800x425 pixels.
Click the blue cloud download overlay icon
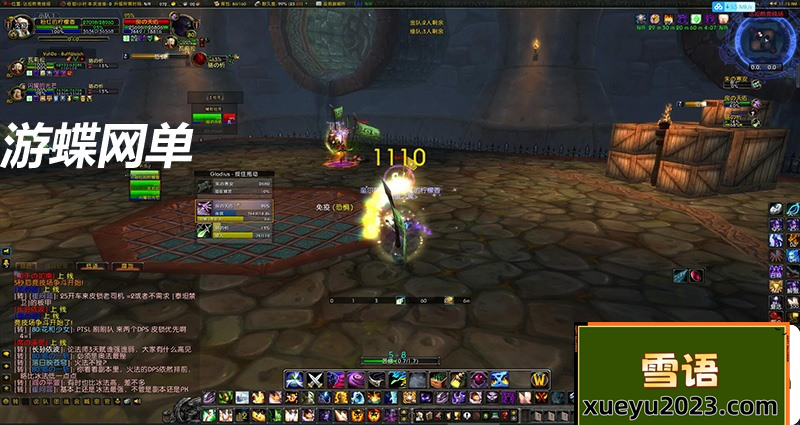[x=716, y=6]
